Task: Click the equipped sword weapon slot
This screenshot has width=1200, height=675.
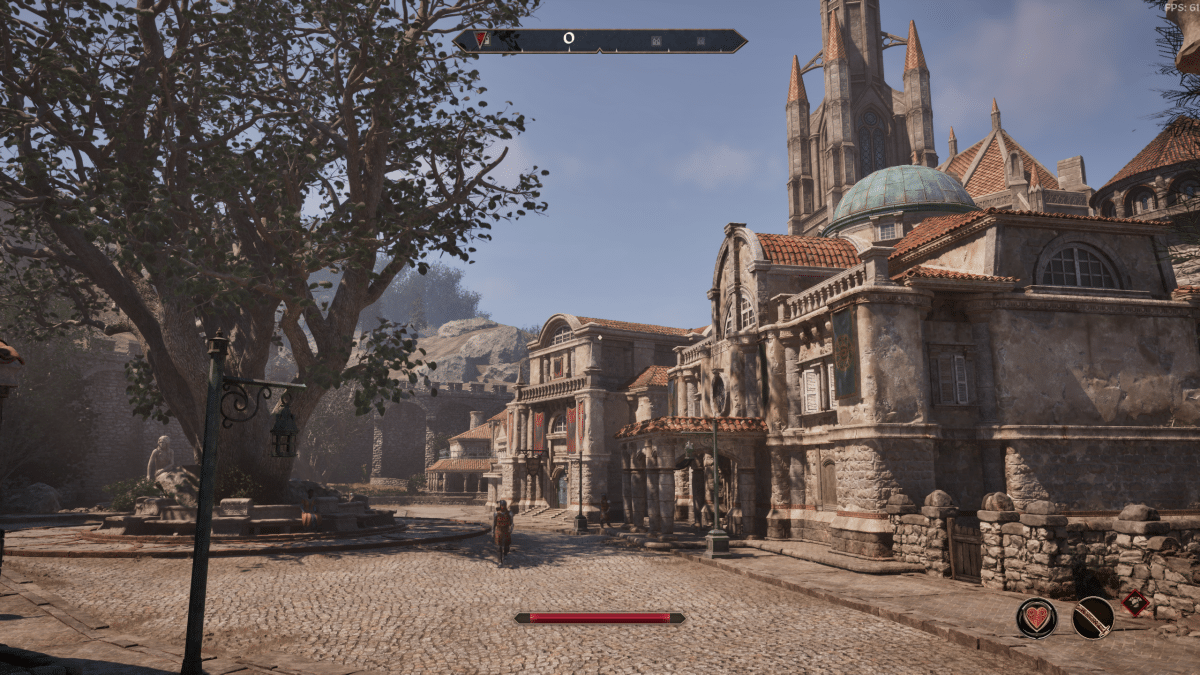Action: (1093, 617)
